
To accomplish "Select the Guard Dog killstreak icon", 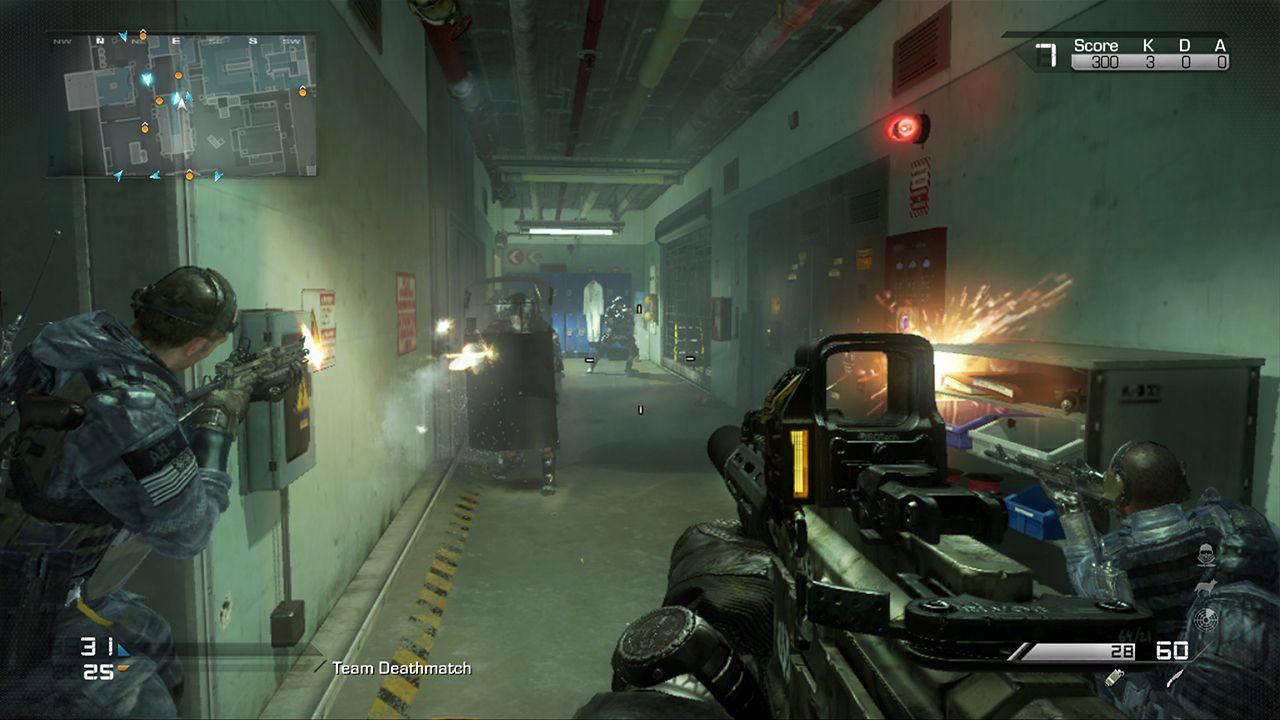I will [1206, 588].
